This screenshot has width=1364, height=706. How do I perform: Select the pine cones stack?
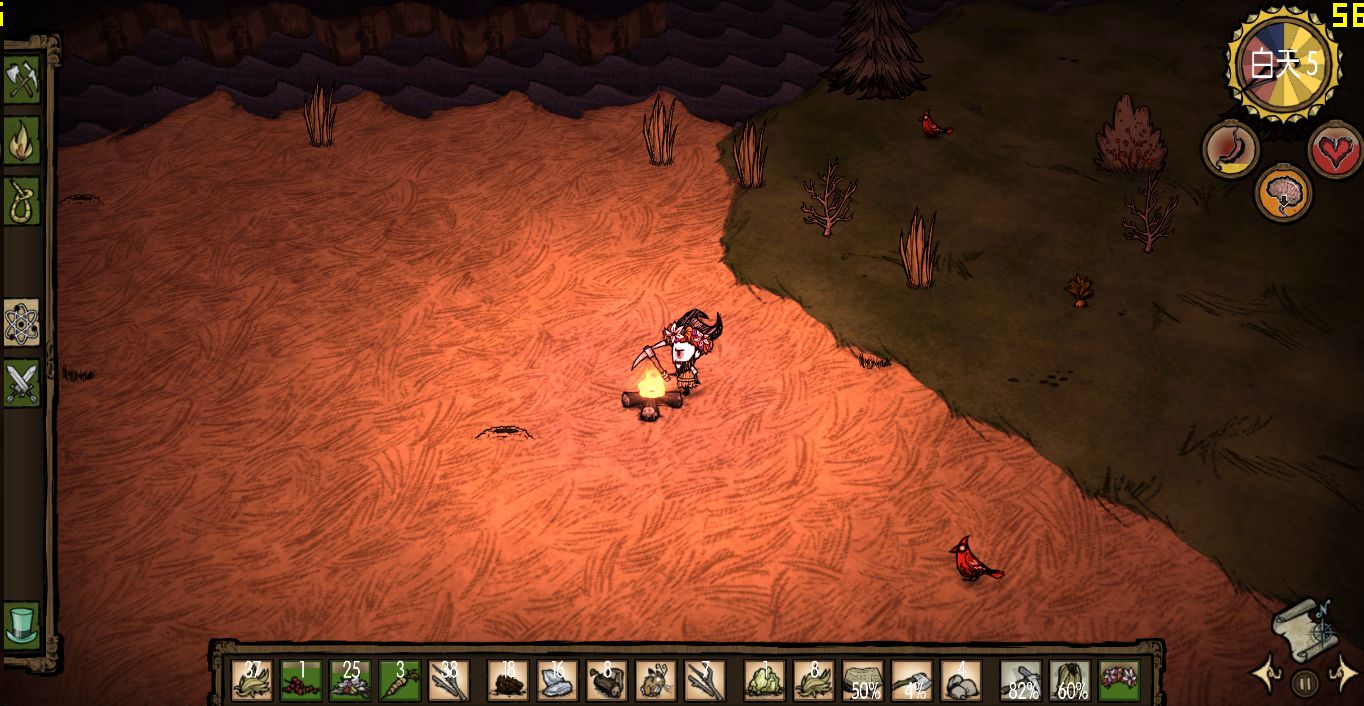508,680
